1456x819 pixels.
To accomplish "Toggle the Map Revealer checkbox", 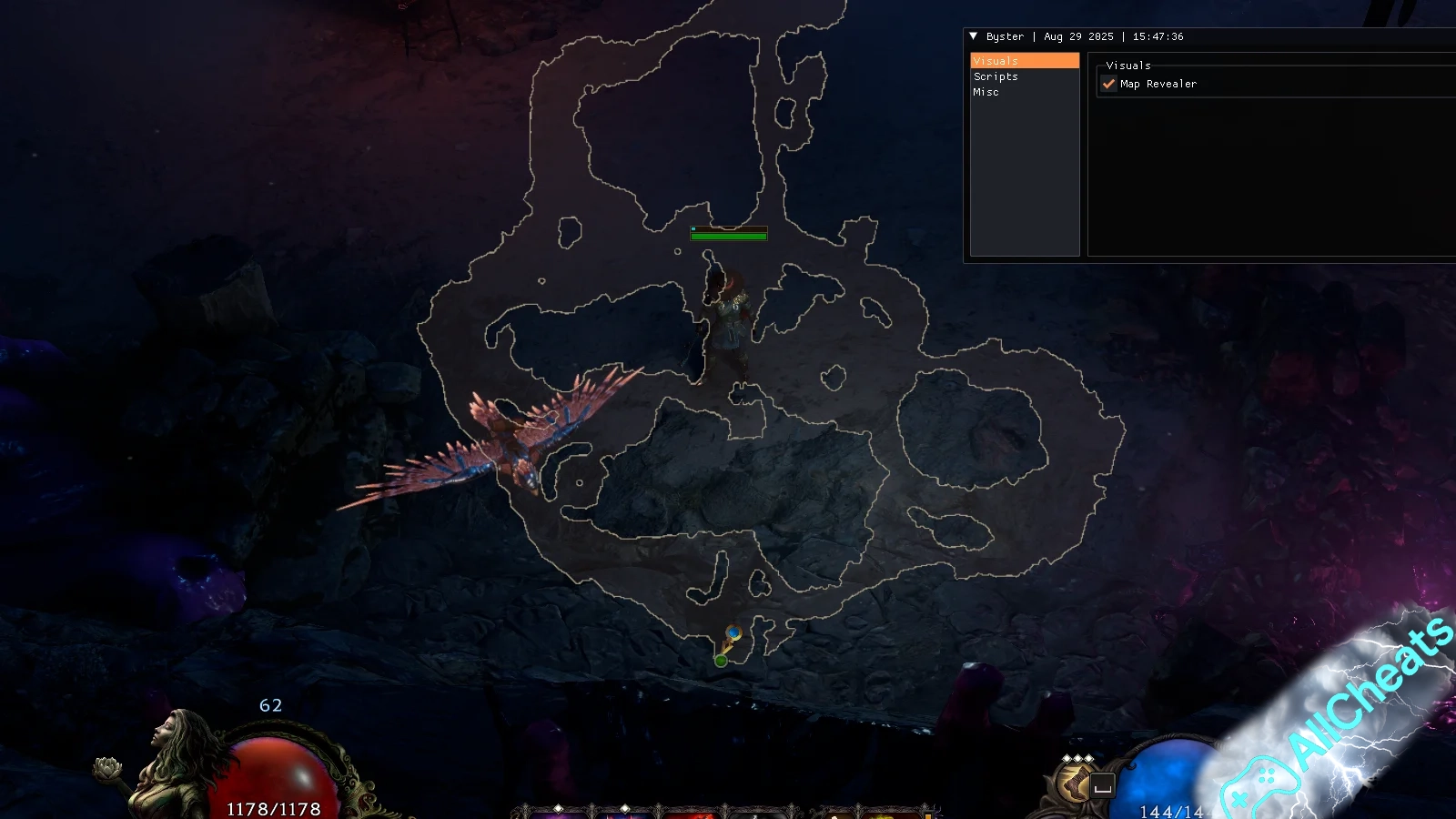I will click(1108, 84).
